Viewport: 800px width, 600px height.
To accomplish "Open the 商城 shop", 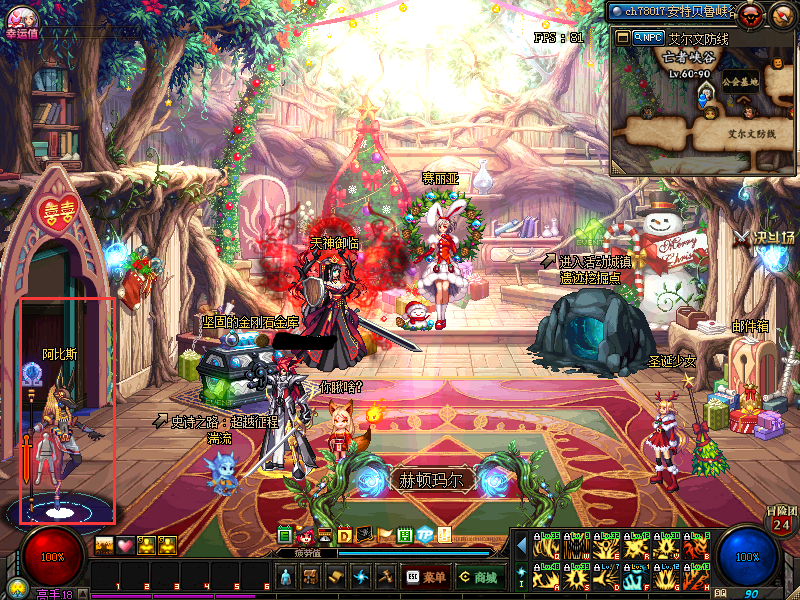I will pos(480,577).
